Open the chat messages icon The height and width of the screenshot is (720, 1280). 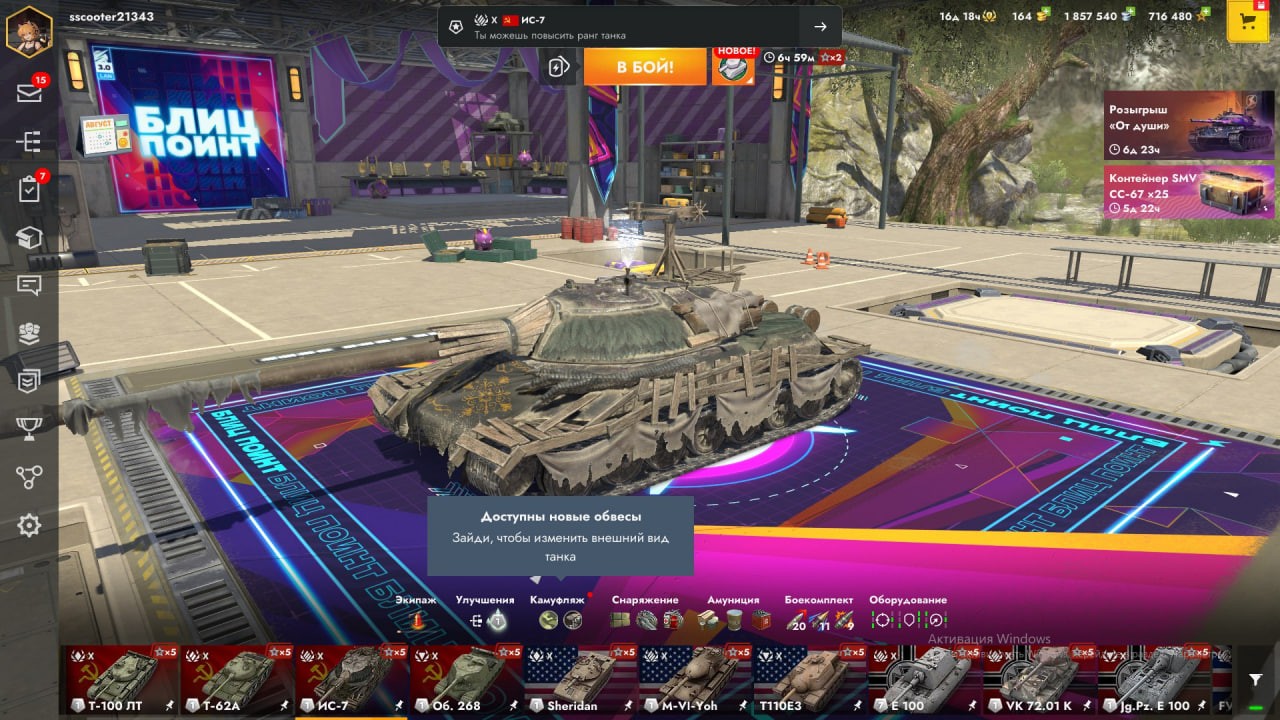[29, 285]
